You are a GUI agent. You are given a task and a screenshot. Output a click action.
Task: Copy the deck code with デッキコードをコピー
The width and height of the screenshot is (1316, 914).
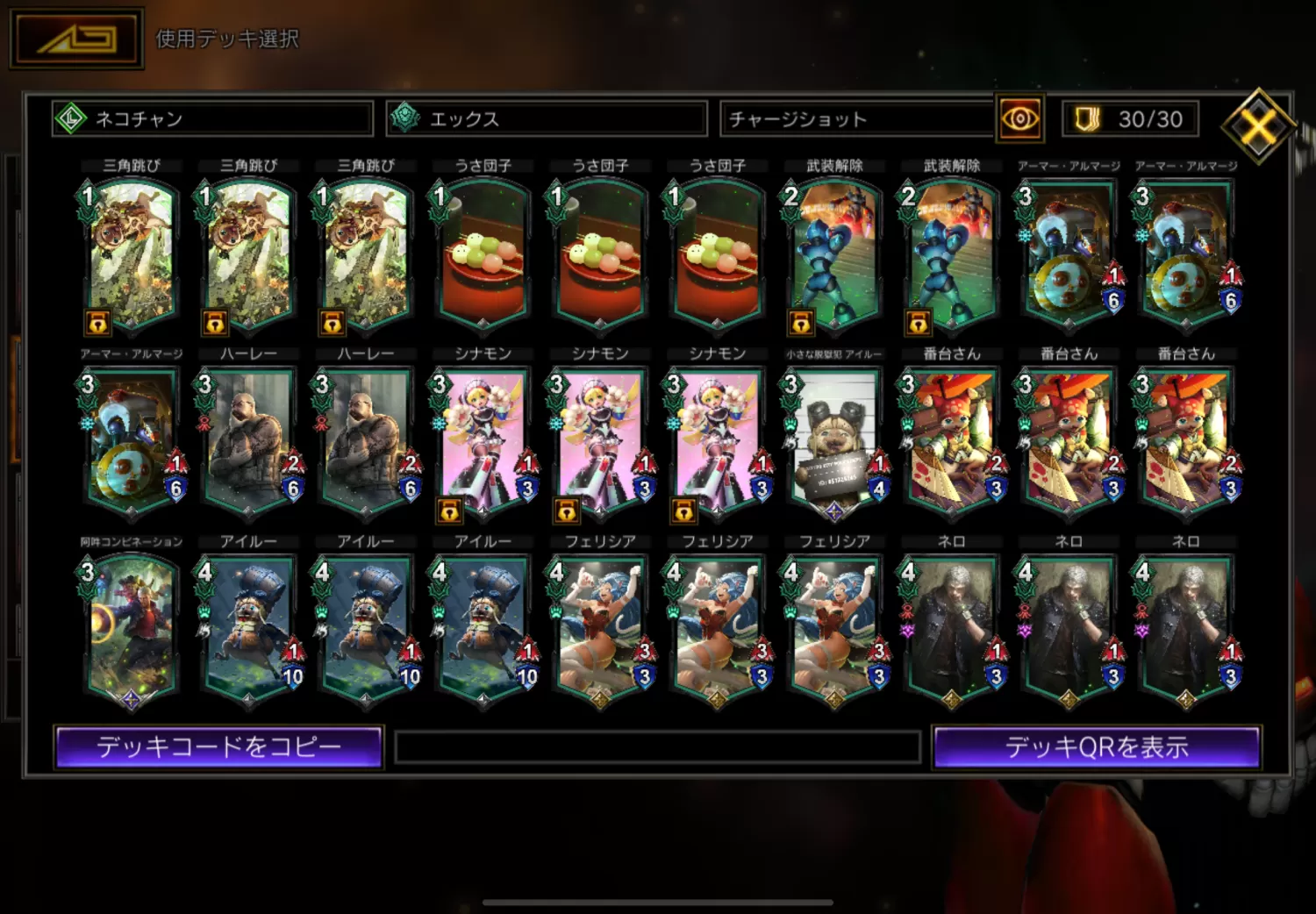(x=218, y=747)
